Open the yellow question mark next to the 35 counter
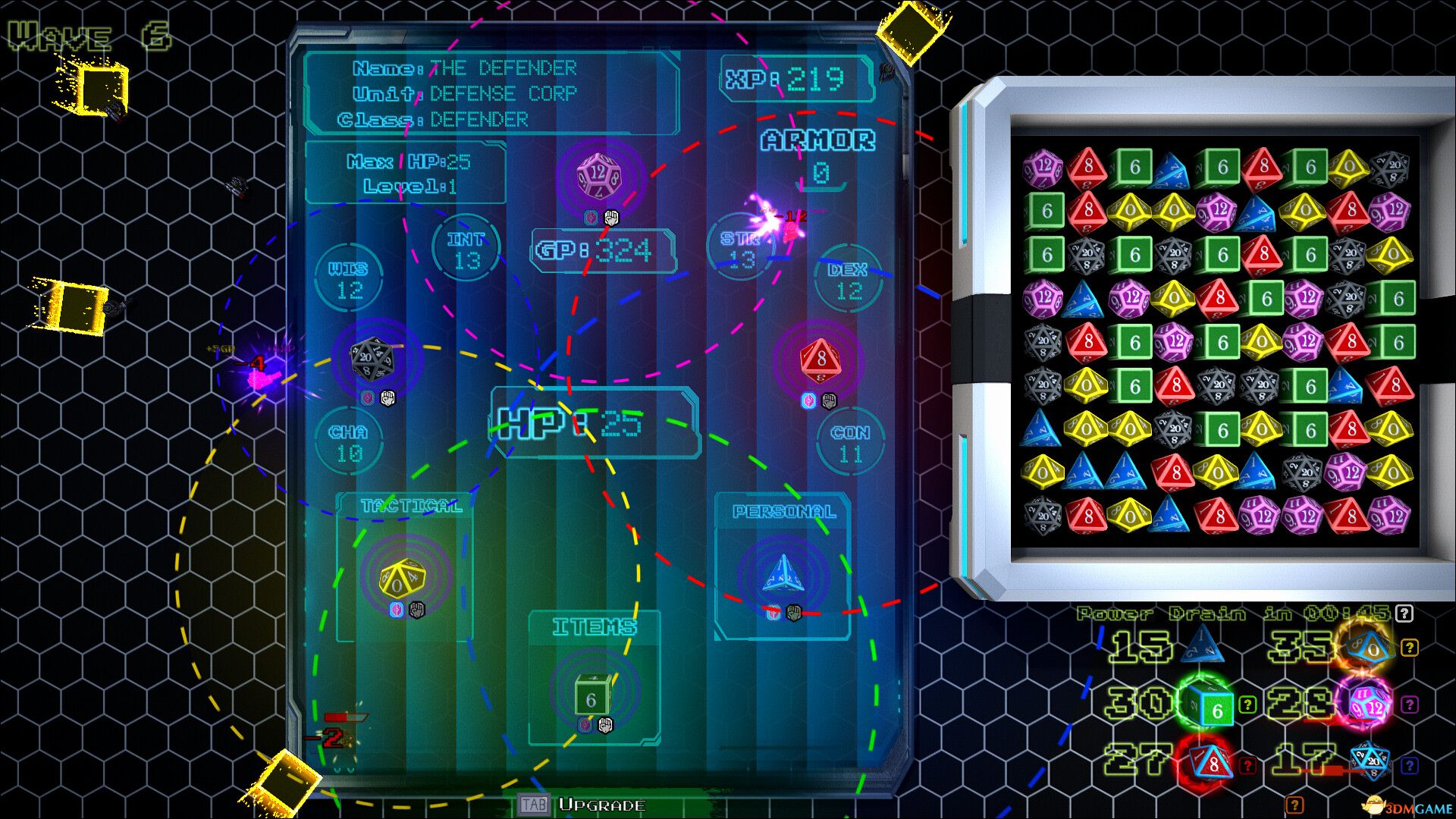 coord(1410,648)
